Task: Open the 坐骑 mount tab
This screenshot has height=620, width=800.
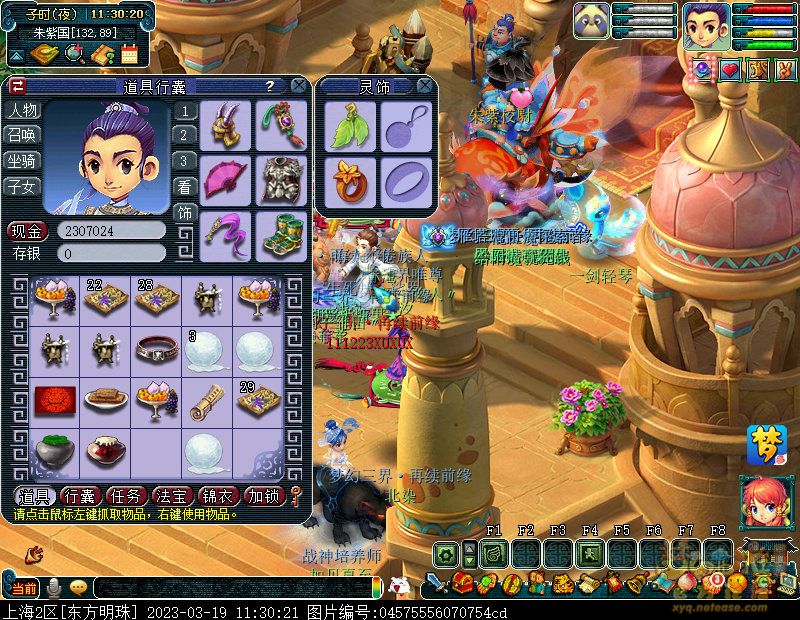Action: coord(22,160)
